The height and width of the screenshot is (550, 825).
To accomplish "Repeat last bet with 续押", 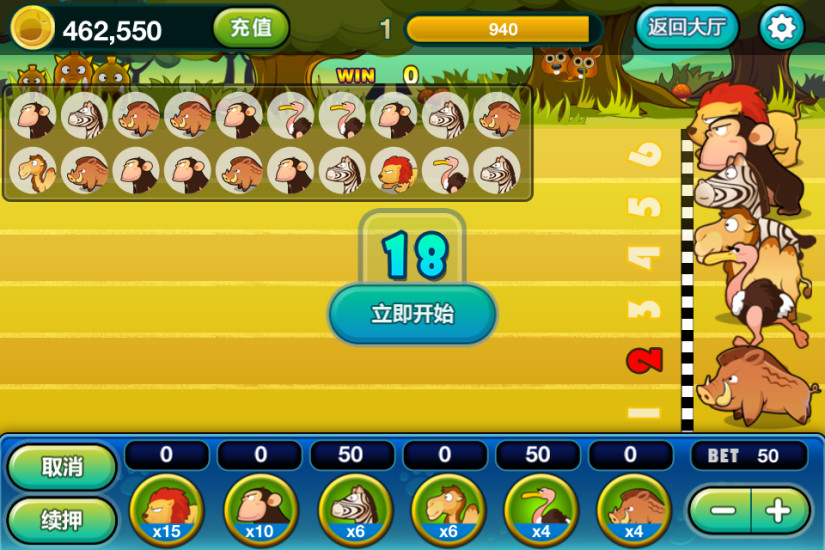I will coord(62,520).
